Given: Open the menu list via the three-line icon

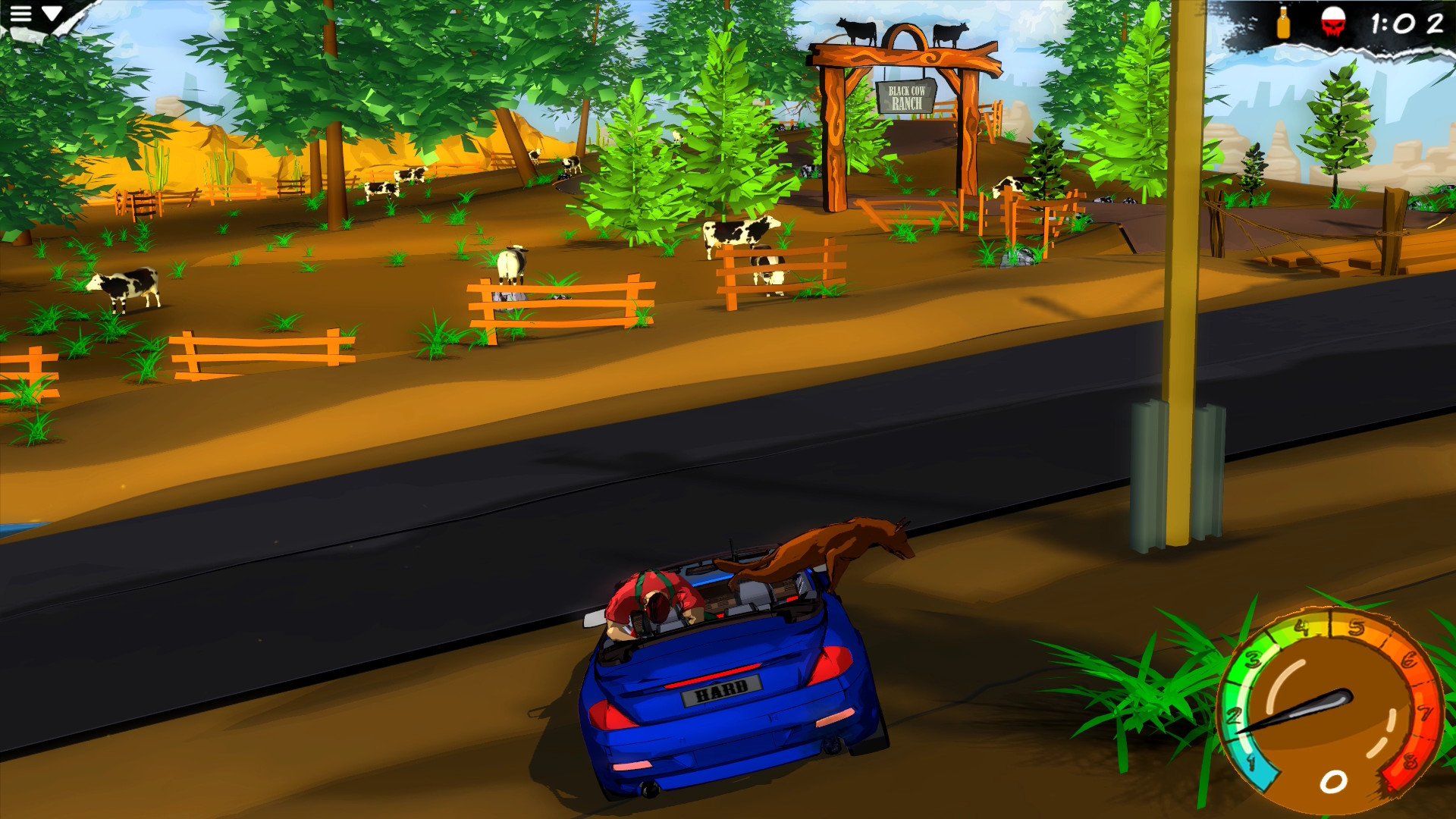Looking at the screenshot, I should 20,14.
